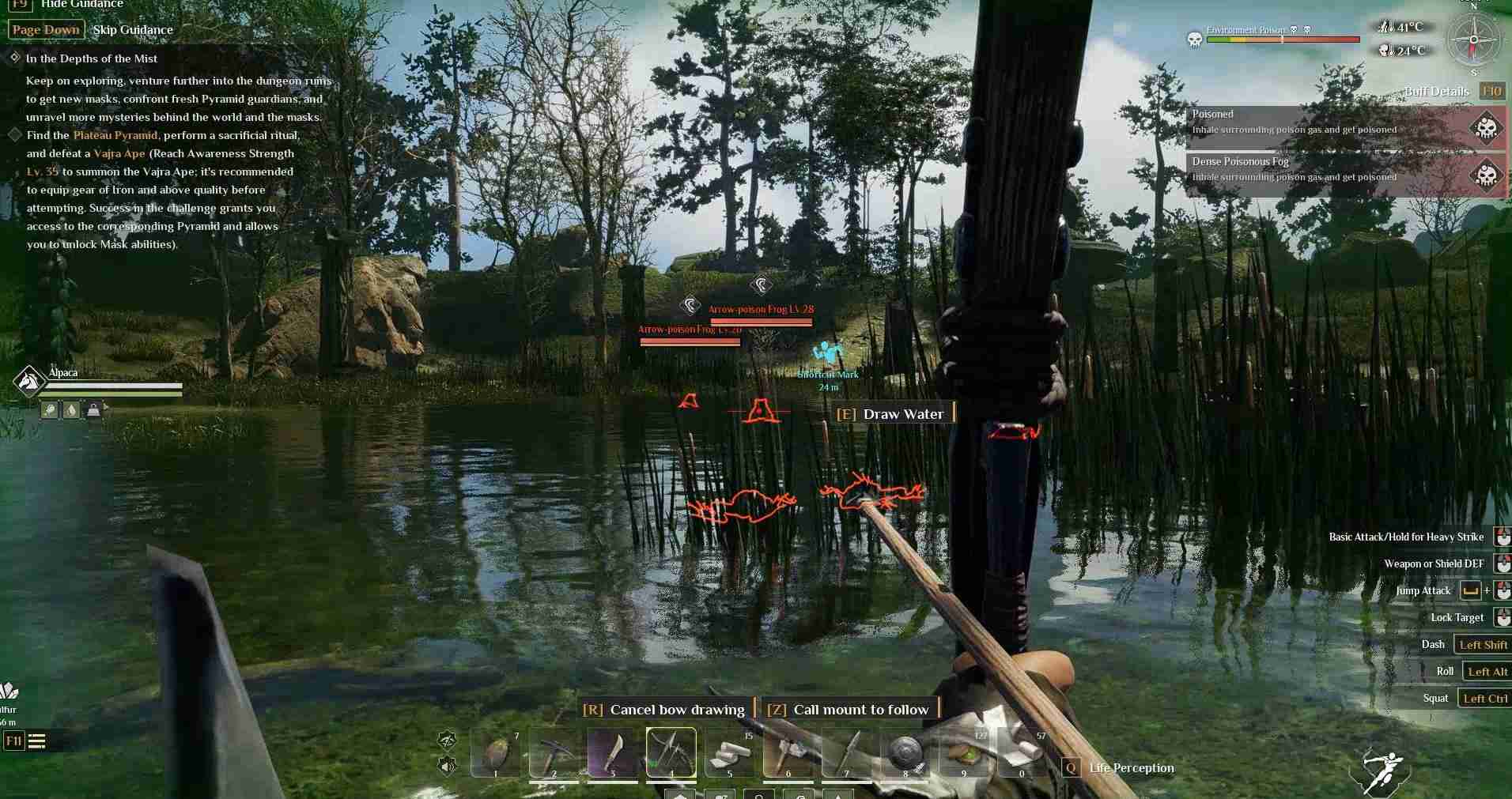Screen dimensions: 1512x799
Task: Use the bandages in hotbar slot 5
Action: point(729,752)
